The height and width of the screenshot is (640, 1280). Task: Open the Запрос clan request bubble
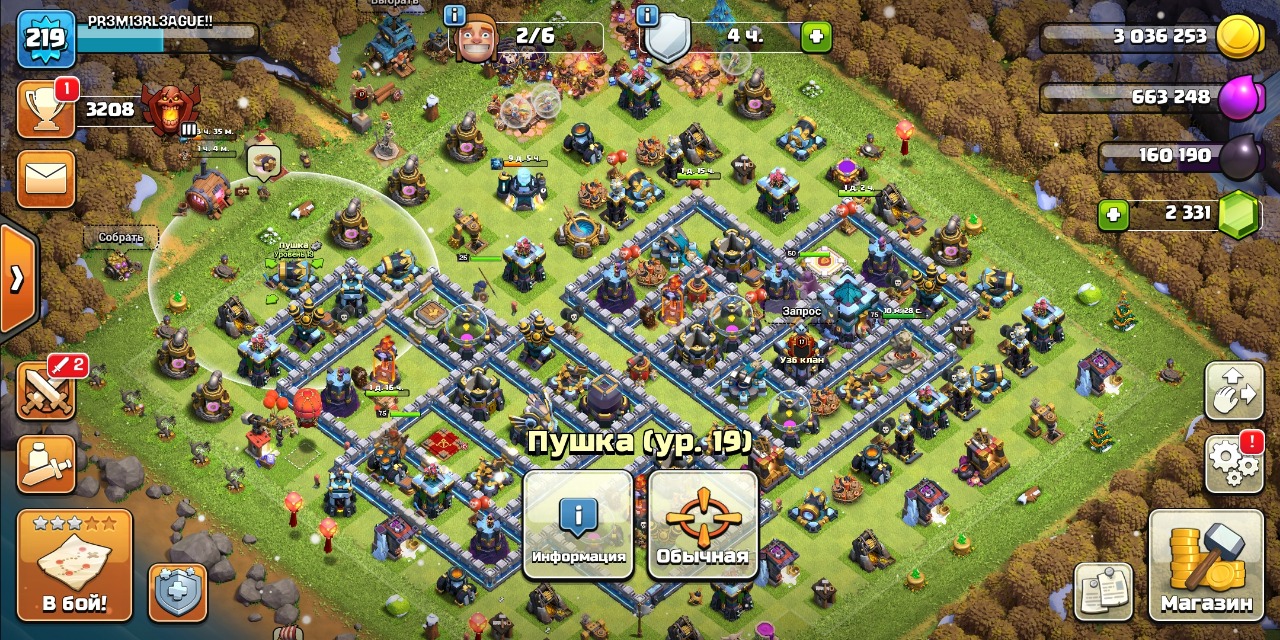(x=801, y=312)
